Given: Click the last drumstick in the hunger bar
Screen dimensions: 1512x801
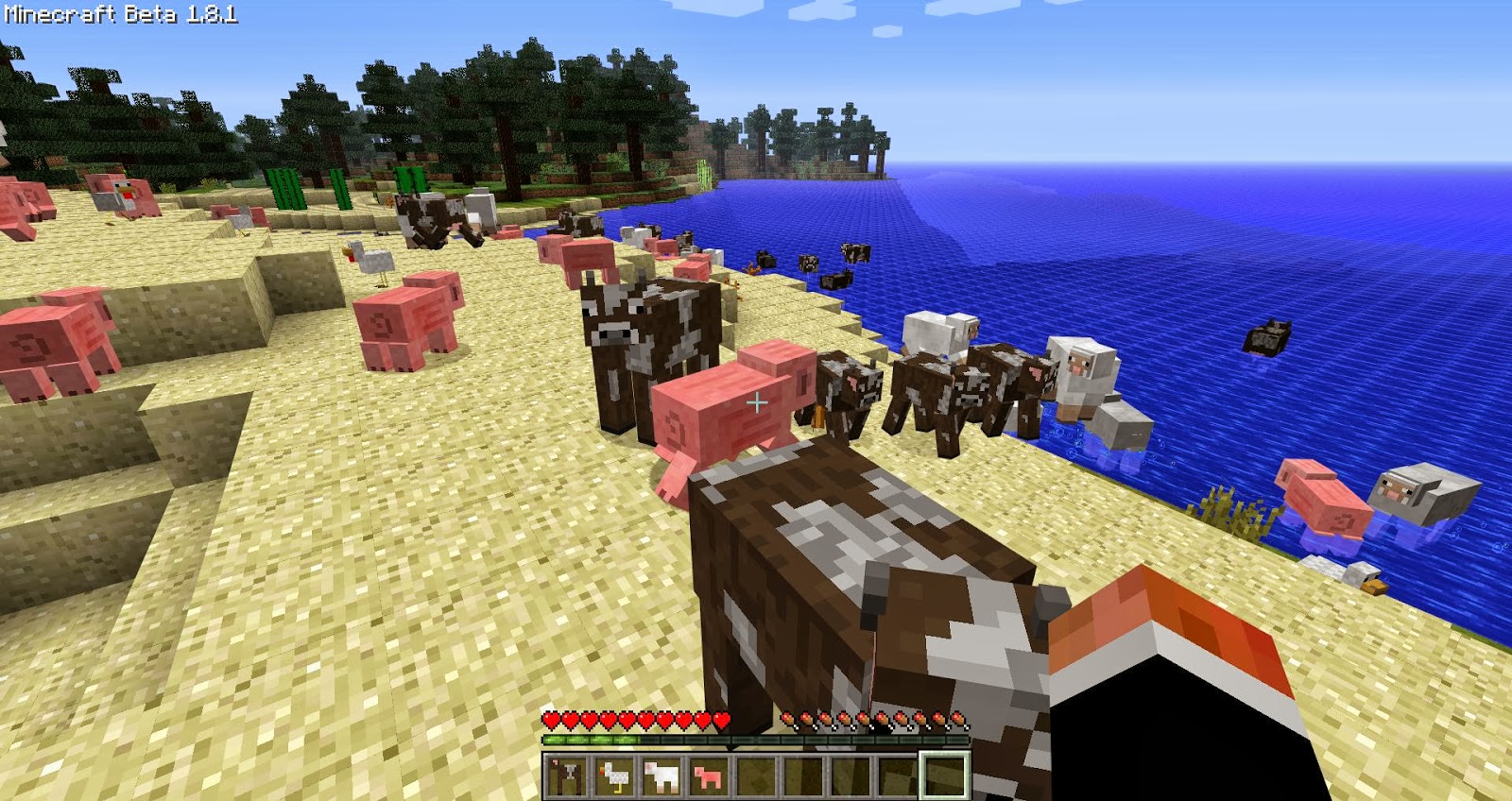Looking at the screenshot, I should pos(957,720).
